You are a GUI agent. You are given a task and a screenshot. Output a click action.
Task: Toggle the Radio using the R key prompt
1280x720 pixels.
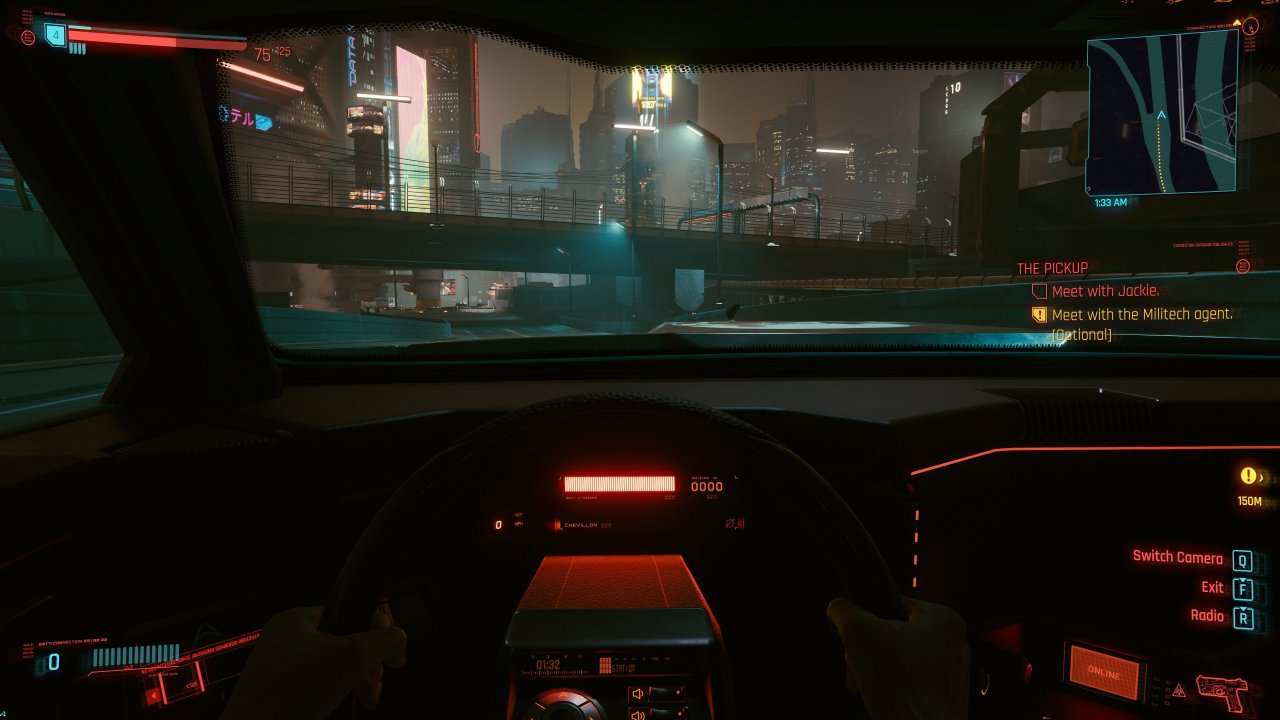1243,617
